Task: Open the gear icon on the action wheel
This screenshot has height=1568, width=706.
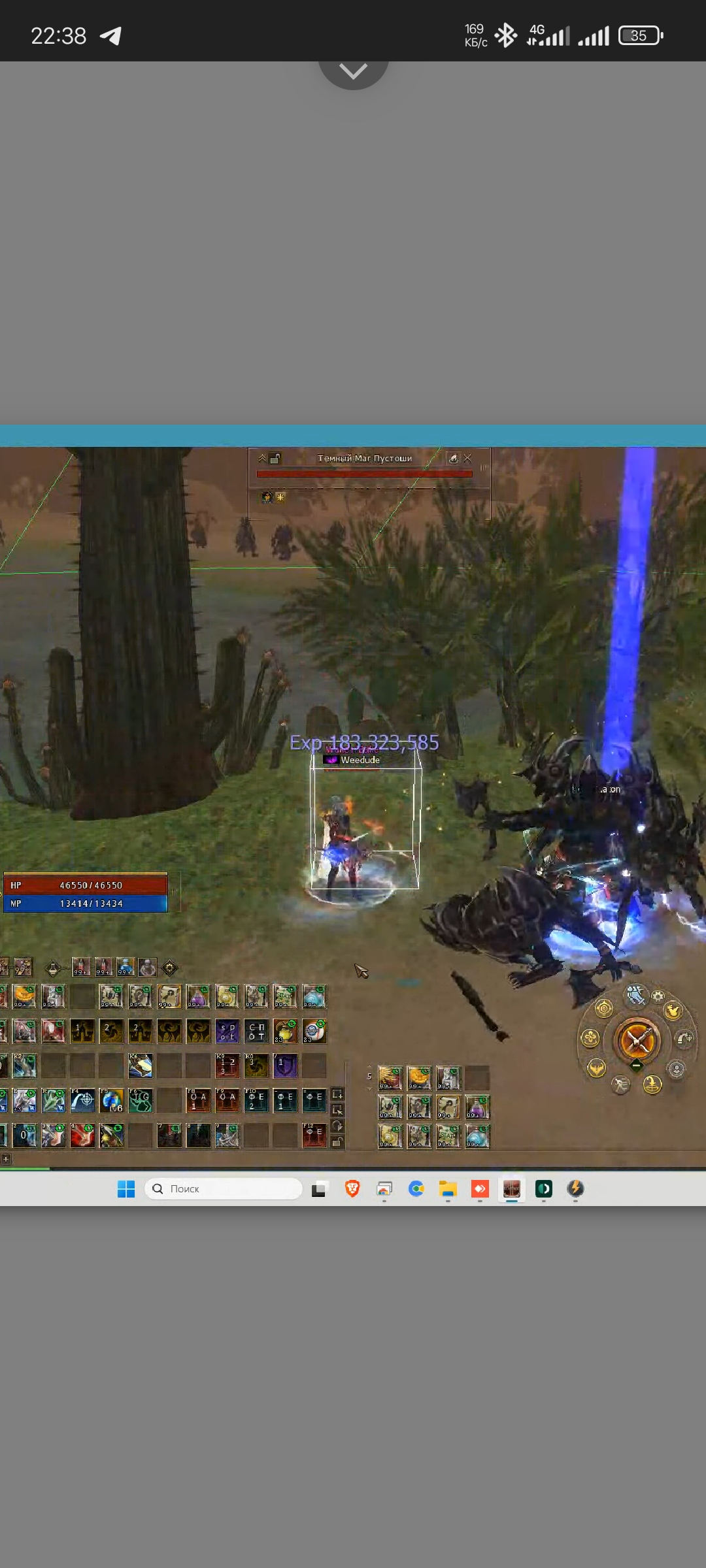Action: tap(658, 996)
